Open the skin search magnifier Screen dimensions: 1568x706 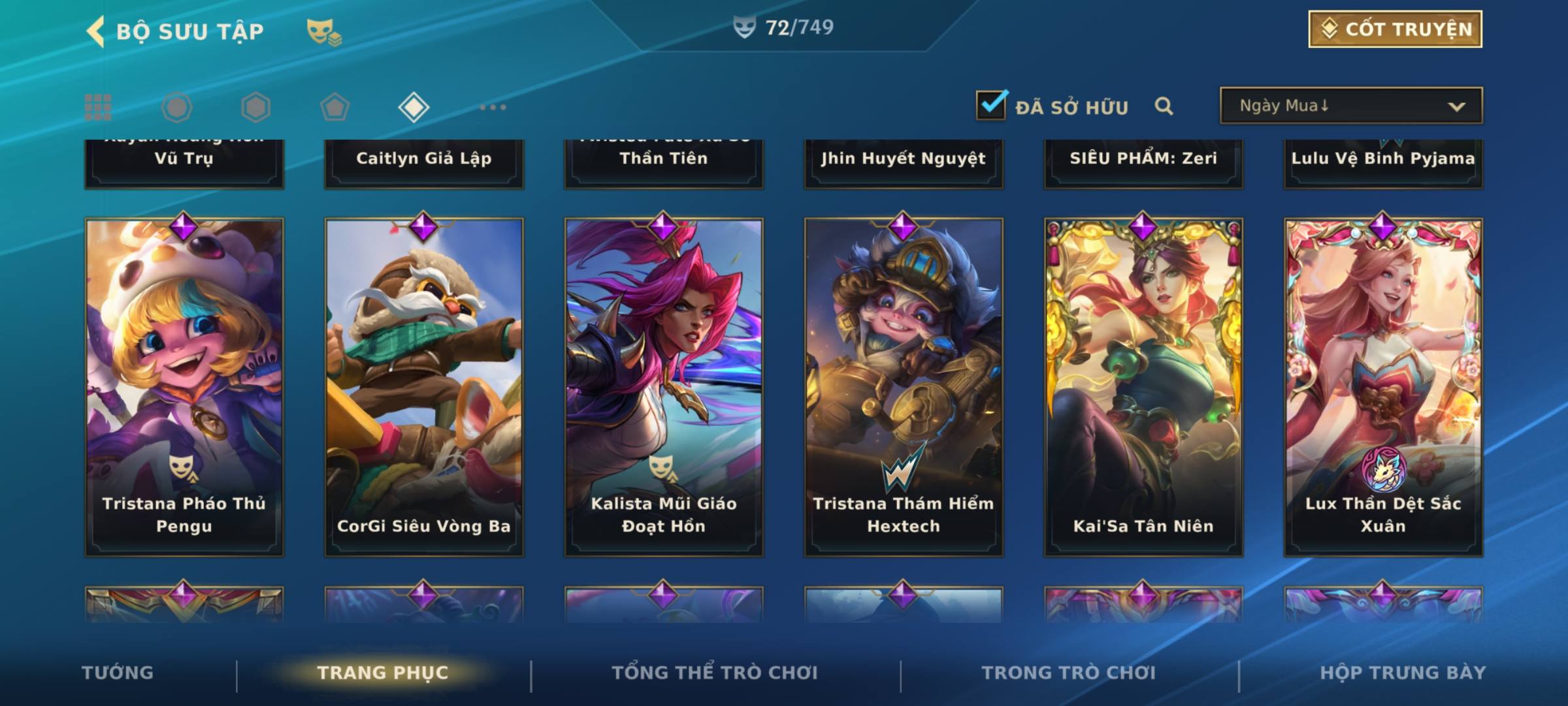click(x=1164, y=106)
